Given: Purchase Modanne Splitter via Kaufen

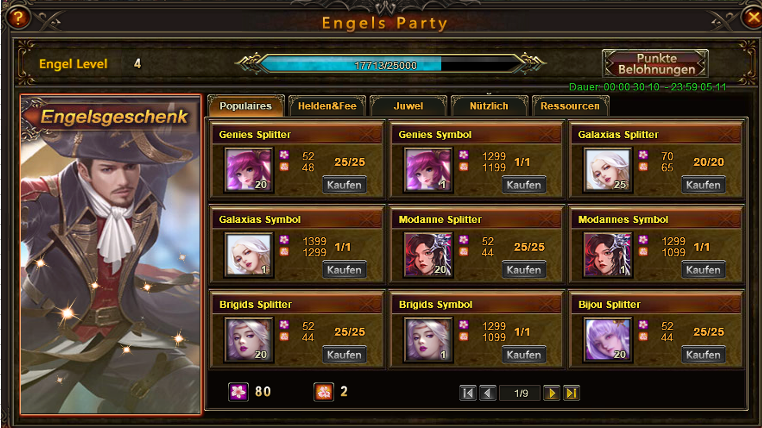Looking at the screenshot, I should coord(524,270).
